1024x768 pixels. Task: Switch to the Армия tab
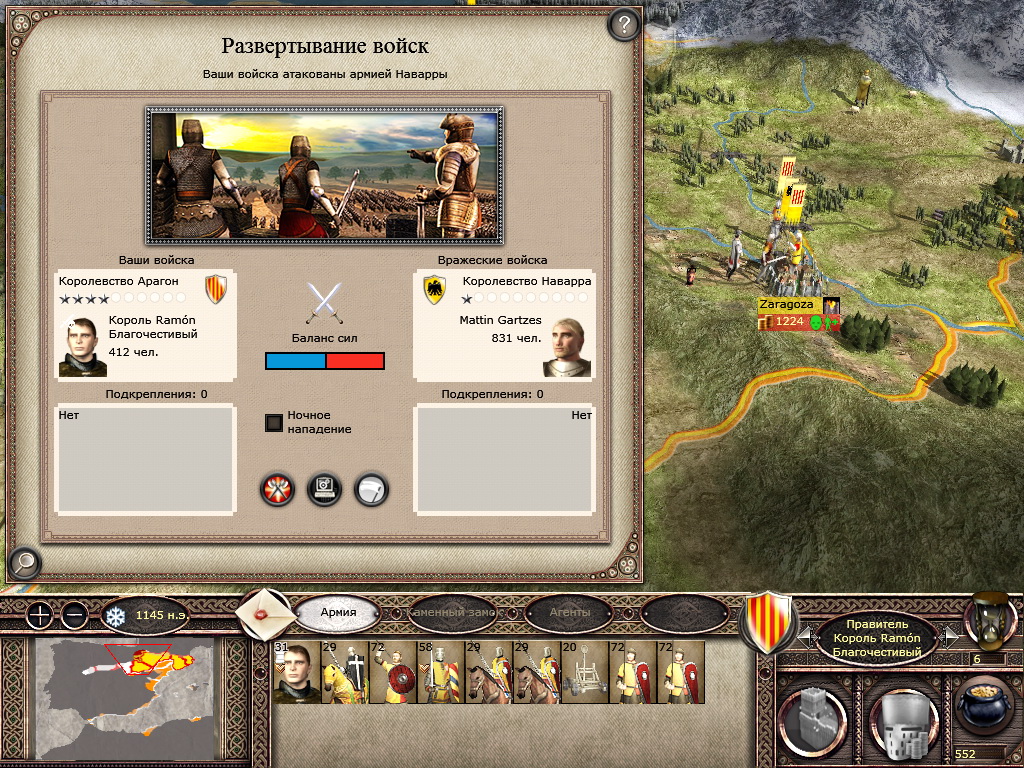(x=338, y=612)
